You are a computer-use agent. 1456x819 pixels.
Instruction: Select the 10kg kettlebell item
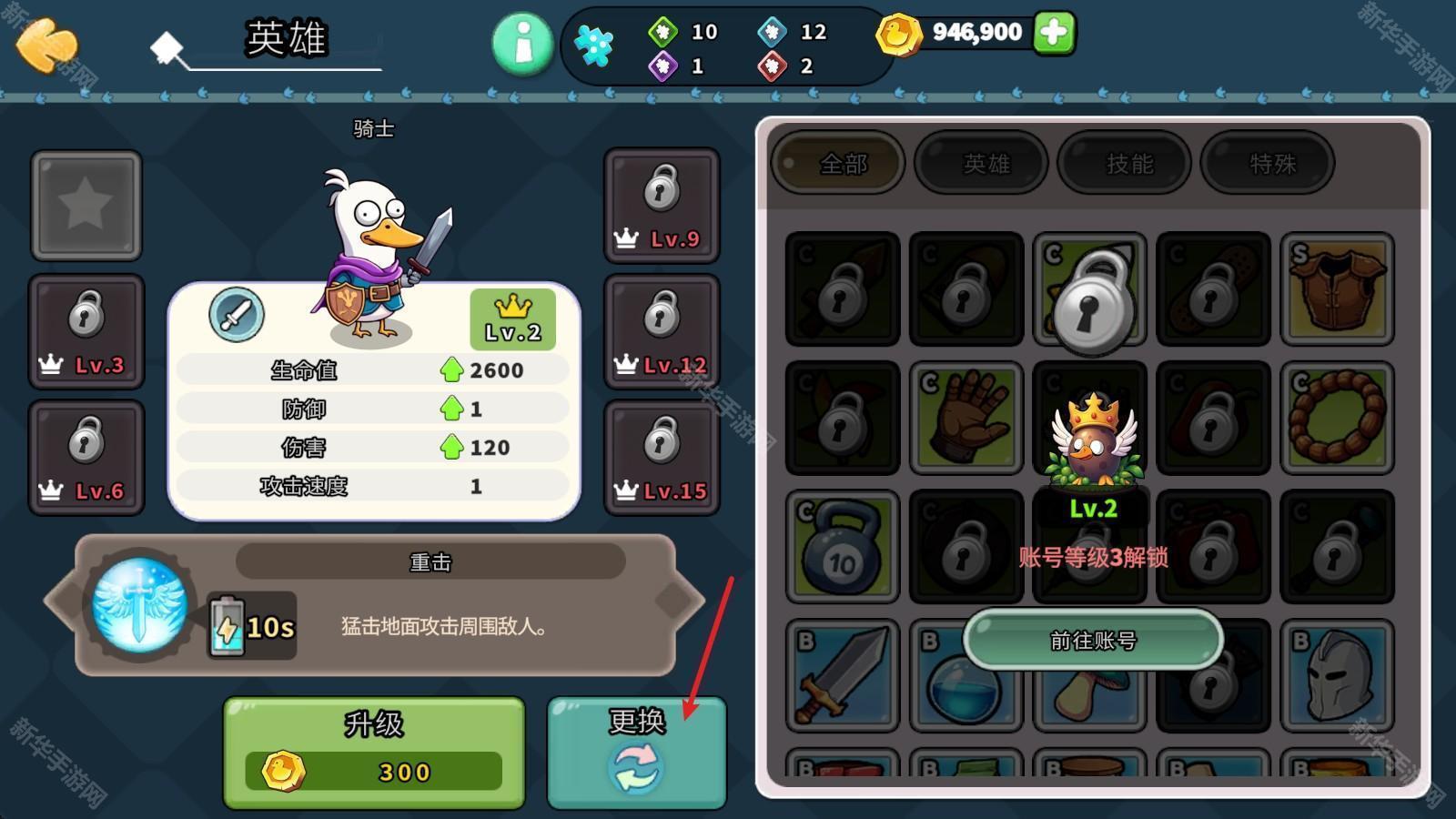coord(841,546)
